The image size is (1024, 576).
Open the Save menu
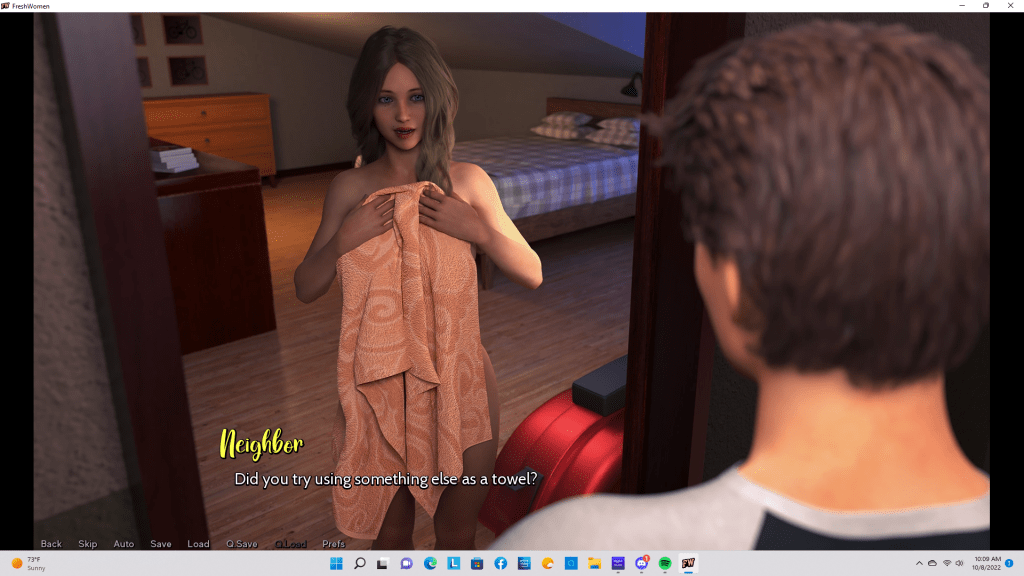point(161,544)
